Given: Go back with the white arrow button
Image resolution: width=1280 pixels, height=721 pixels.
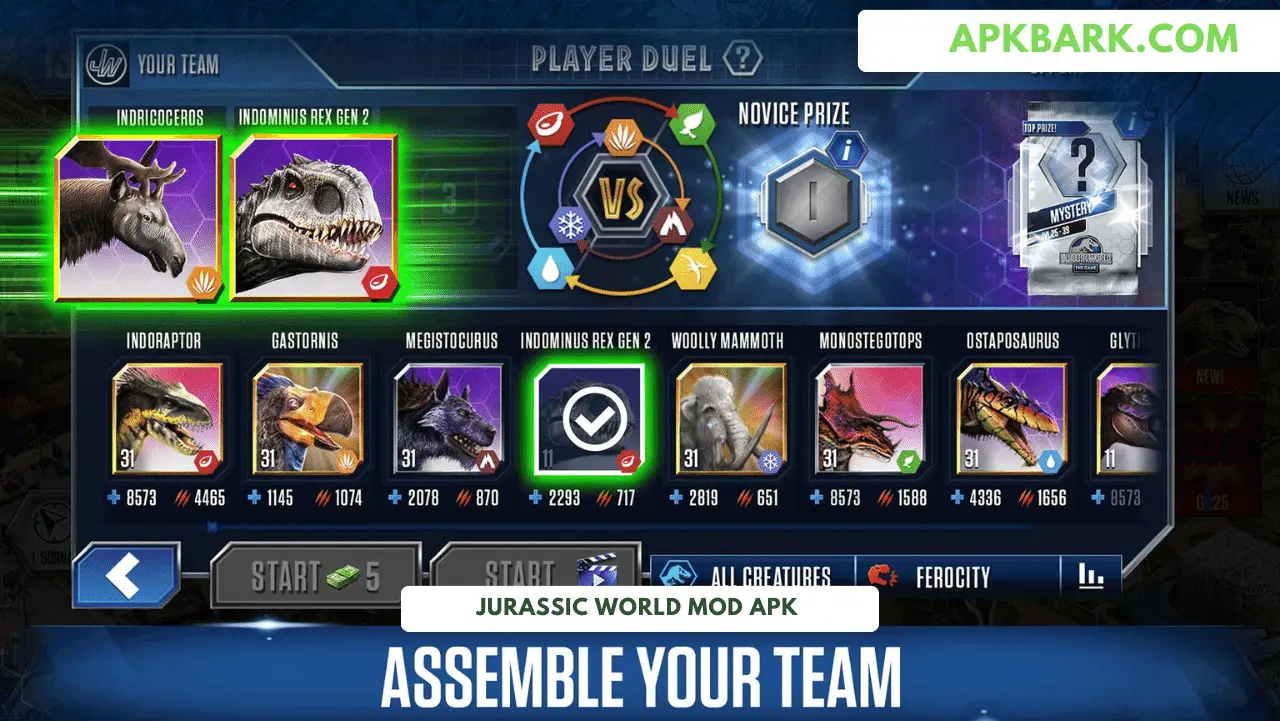Looking at the screenshot, I should 125,576.
